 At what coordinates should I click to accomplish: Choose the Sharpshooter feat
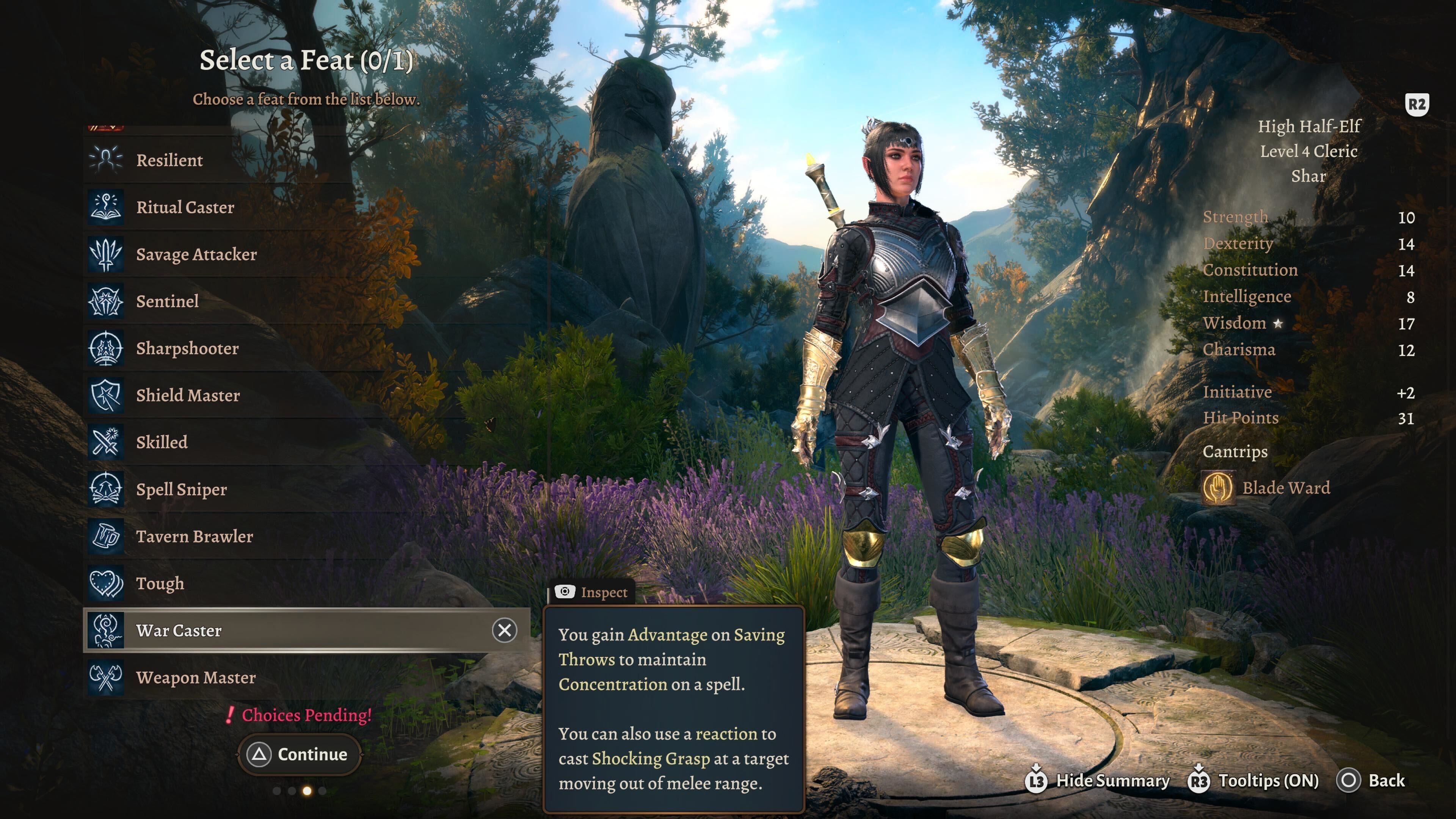[187, 348]
